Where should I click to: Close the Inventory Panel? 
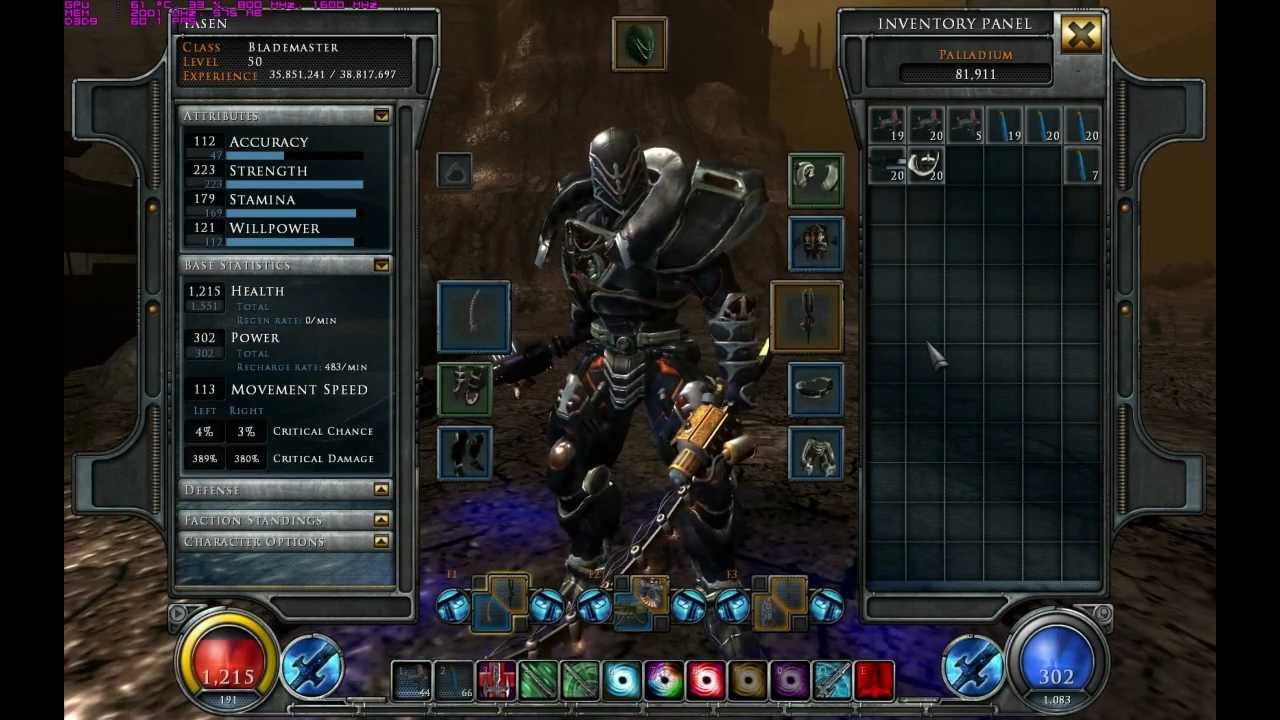tap(1081, 36)
